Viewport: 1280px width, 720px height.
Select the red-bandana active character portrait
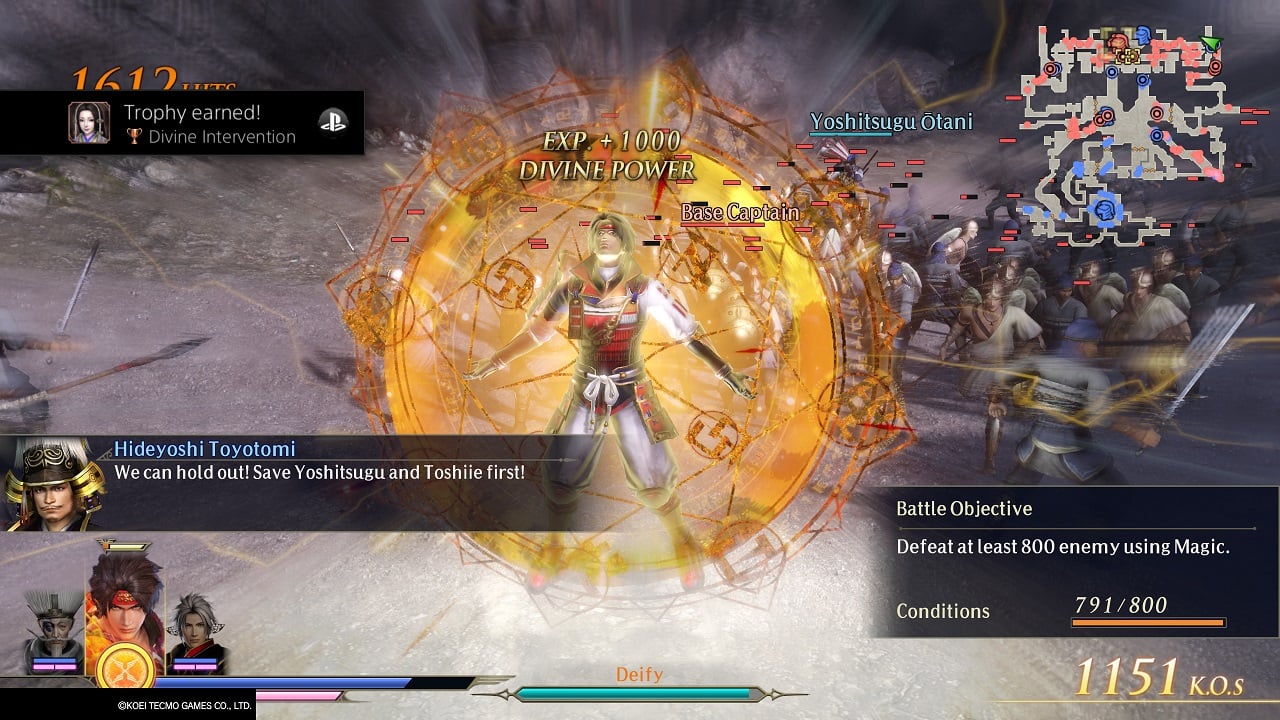[126, 598]
